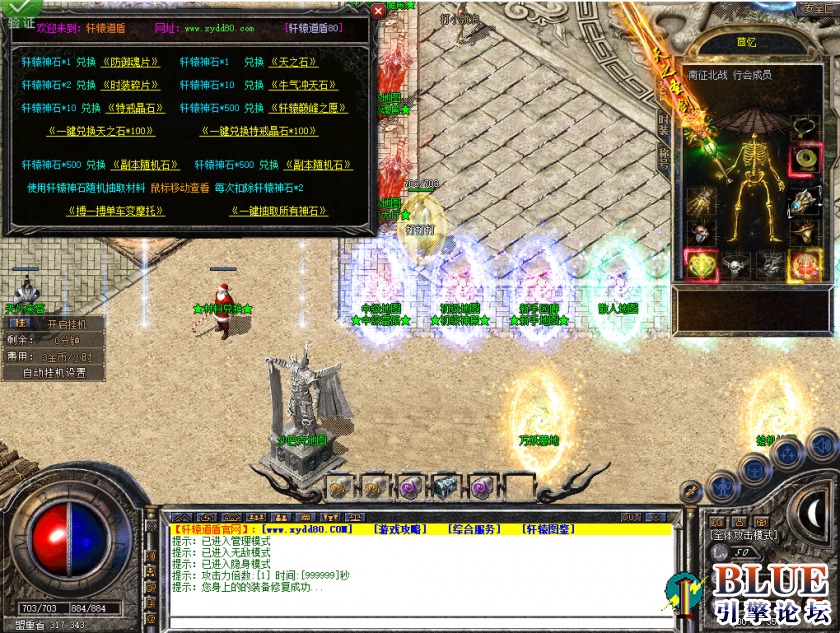Select 《一键抽取所有神石》 option
Viewport: 840px width, 633px height.
[x=279, y=211]
